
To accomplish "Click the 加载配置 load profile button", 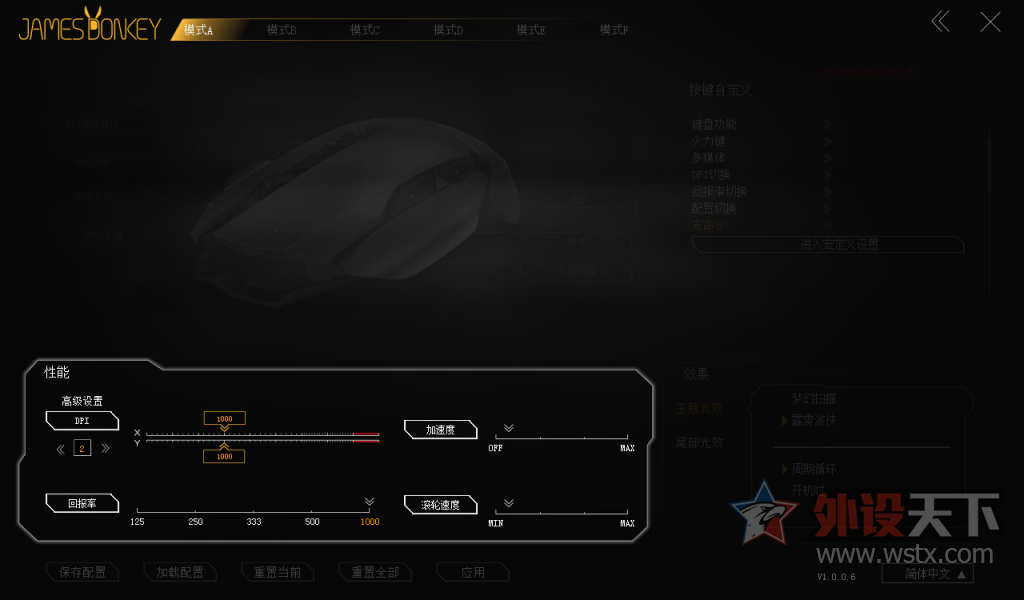I will [x=180, y=573].
